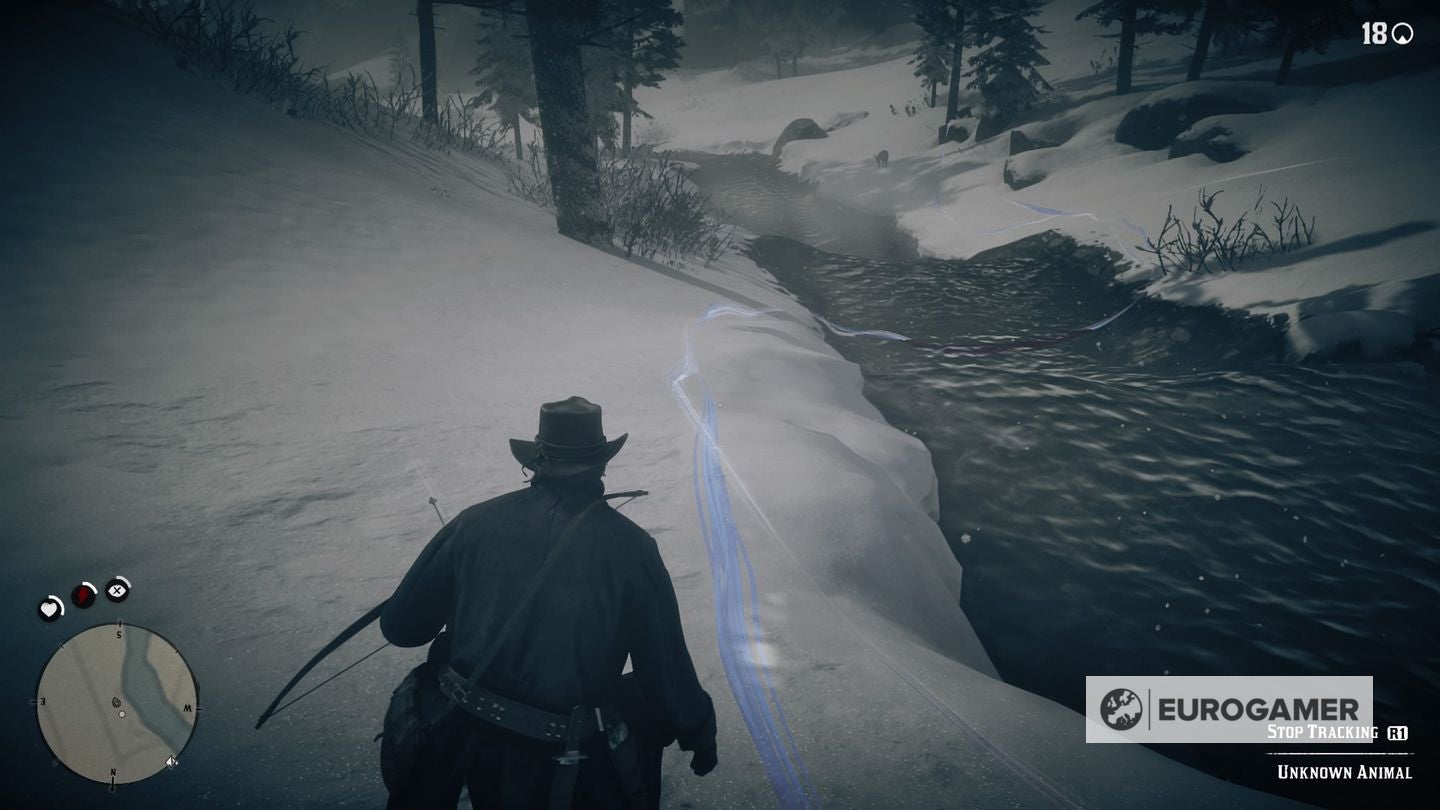Click the S compass letter on the minimap
1440x810 pixels.
(x=118, y=632)
